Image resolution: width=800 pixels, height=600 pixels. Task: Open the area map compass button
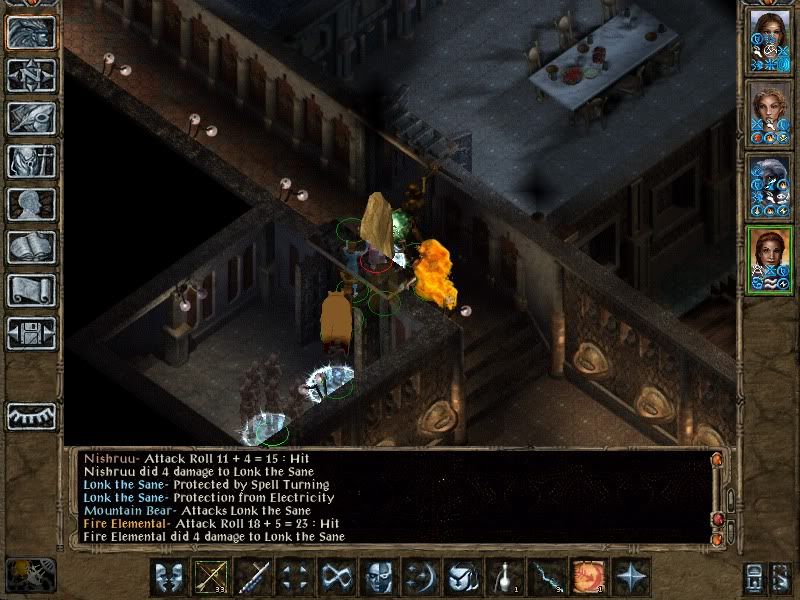click(x=31, y=75)
